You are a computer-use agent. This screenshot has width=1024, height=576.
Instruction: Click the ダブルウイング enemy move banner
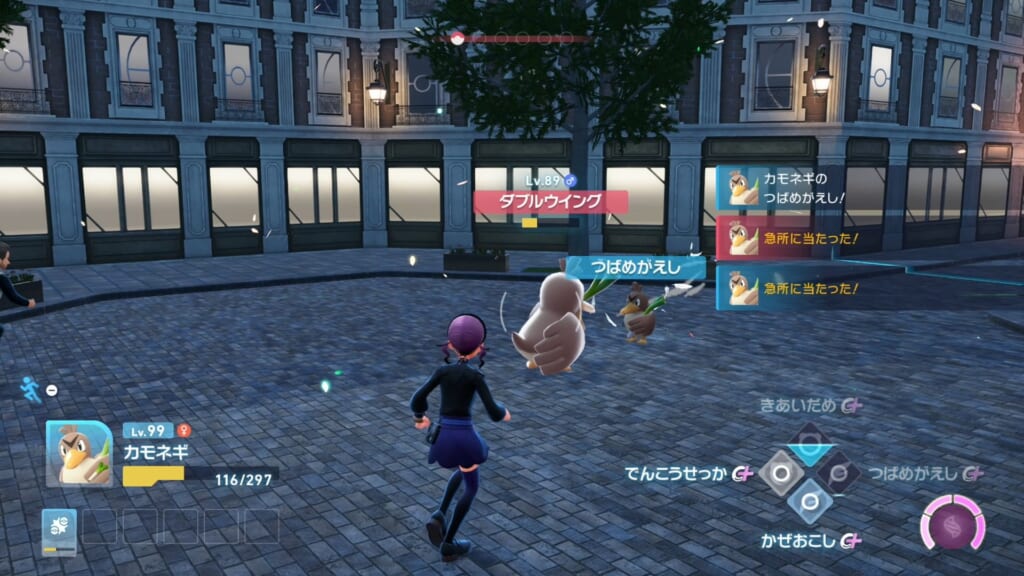(x=551, y=201)
